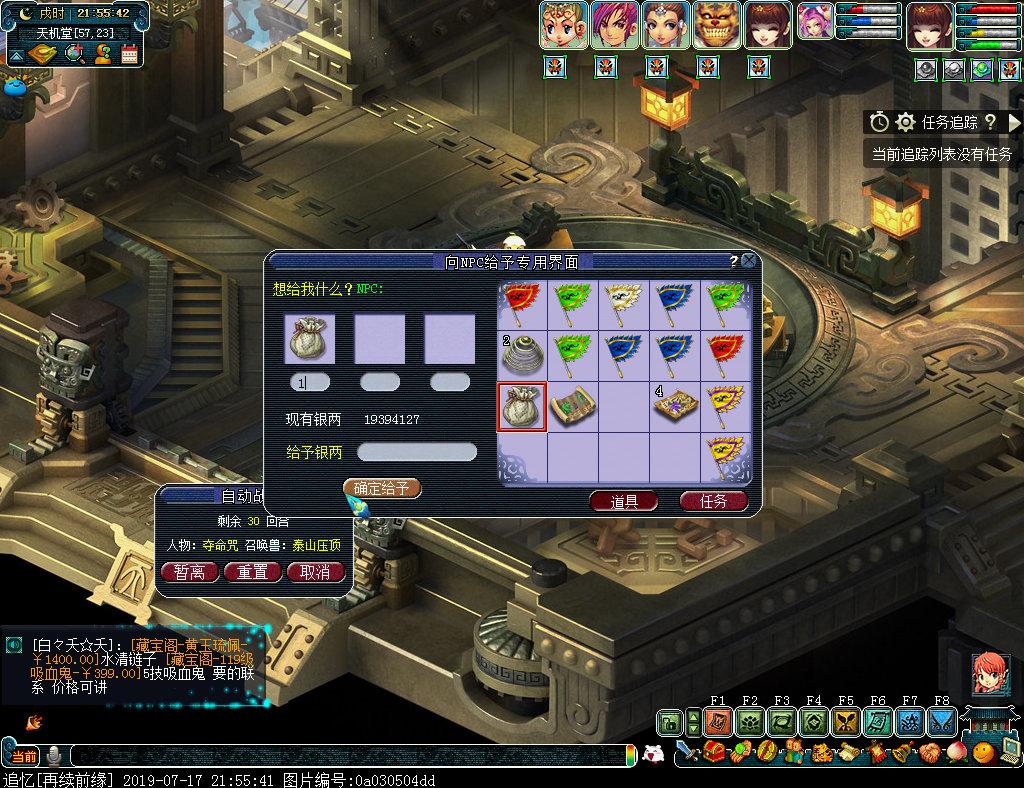
Task: Open the treasure chest icon in bottom toolbar
Action: (714, 752)
